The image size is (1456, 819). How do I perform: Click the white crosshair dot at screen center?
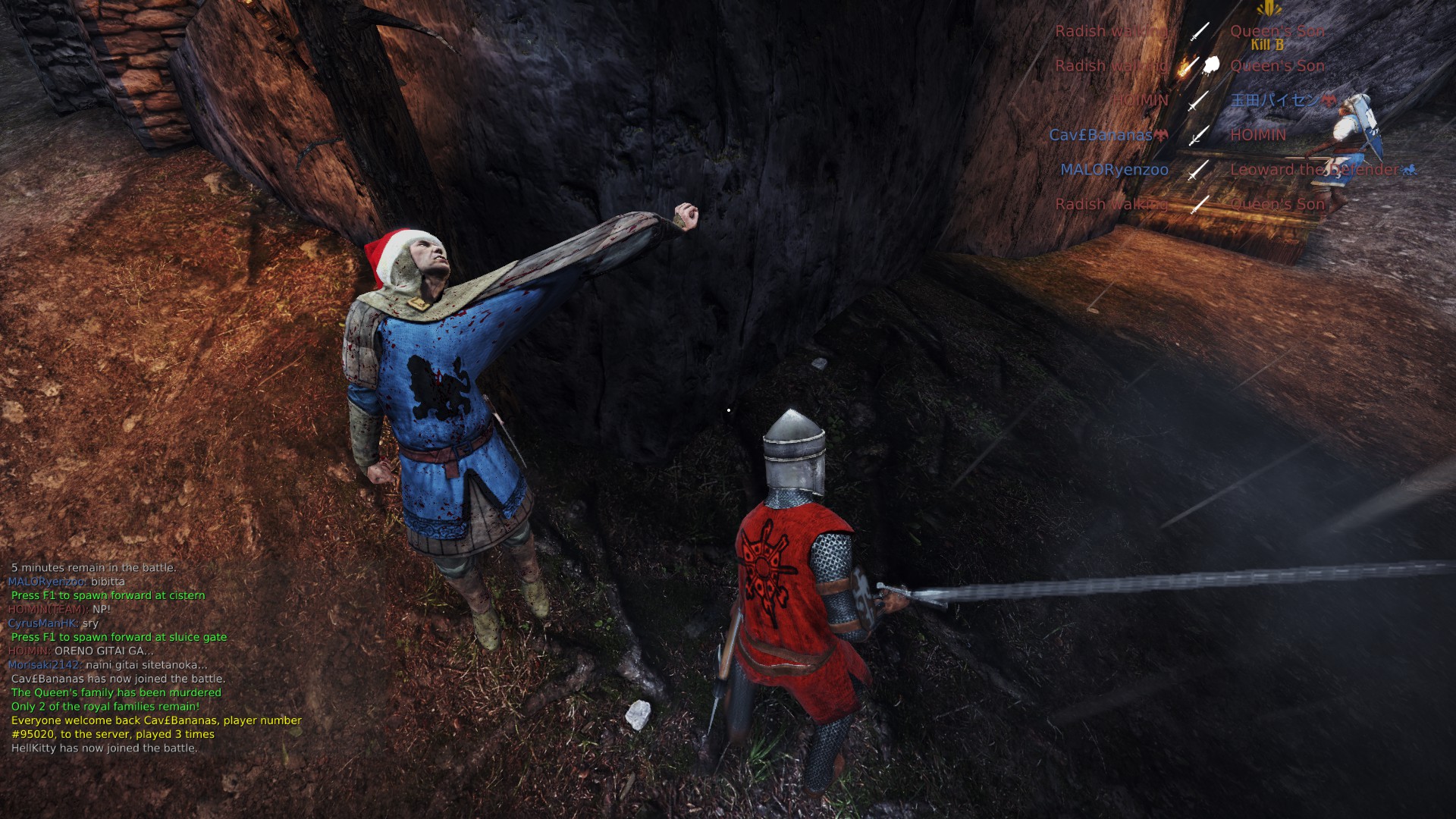coord(729,409)
